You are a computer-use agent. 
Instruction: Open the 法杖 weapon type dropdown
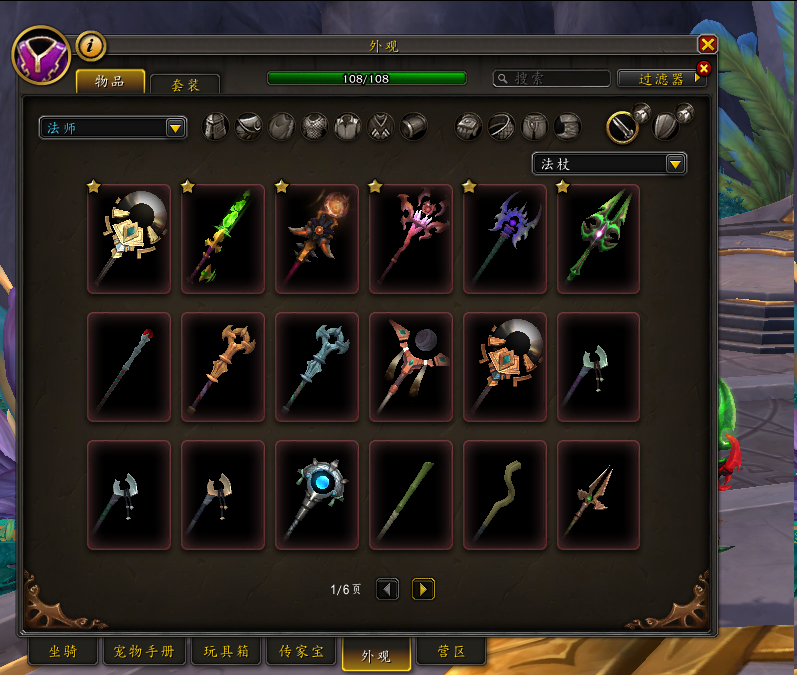coord(608,164)
